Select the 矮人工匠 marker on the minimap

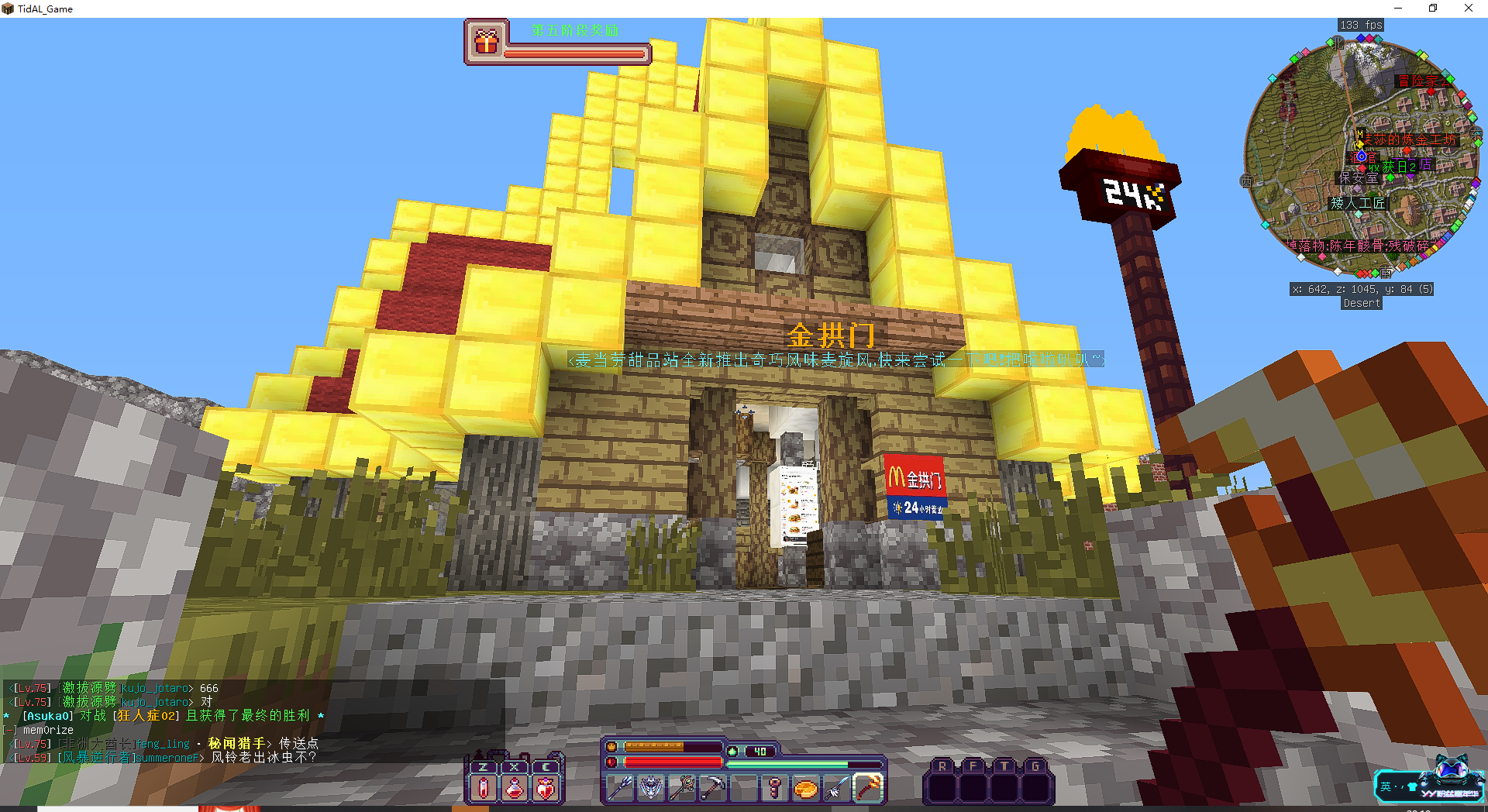[x=1358, y=203]
